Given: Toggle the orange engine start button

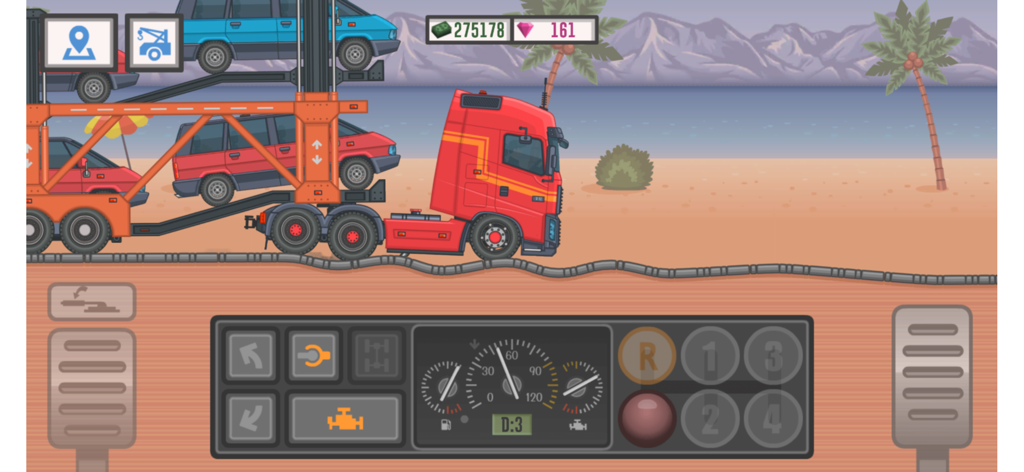Looking at the screenshot, I should coord(345,418).
